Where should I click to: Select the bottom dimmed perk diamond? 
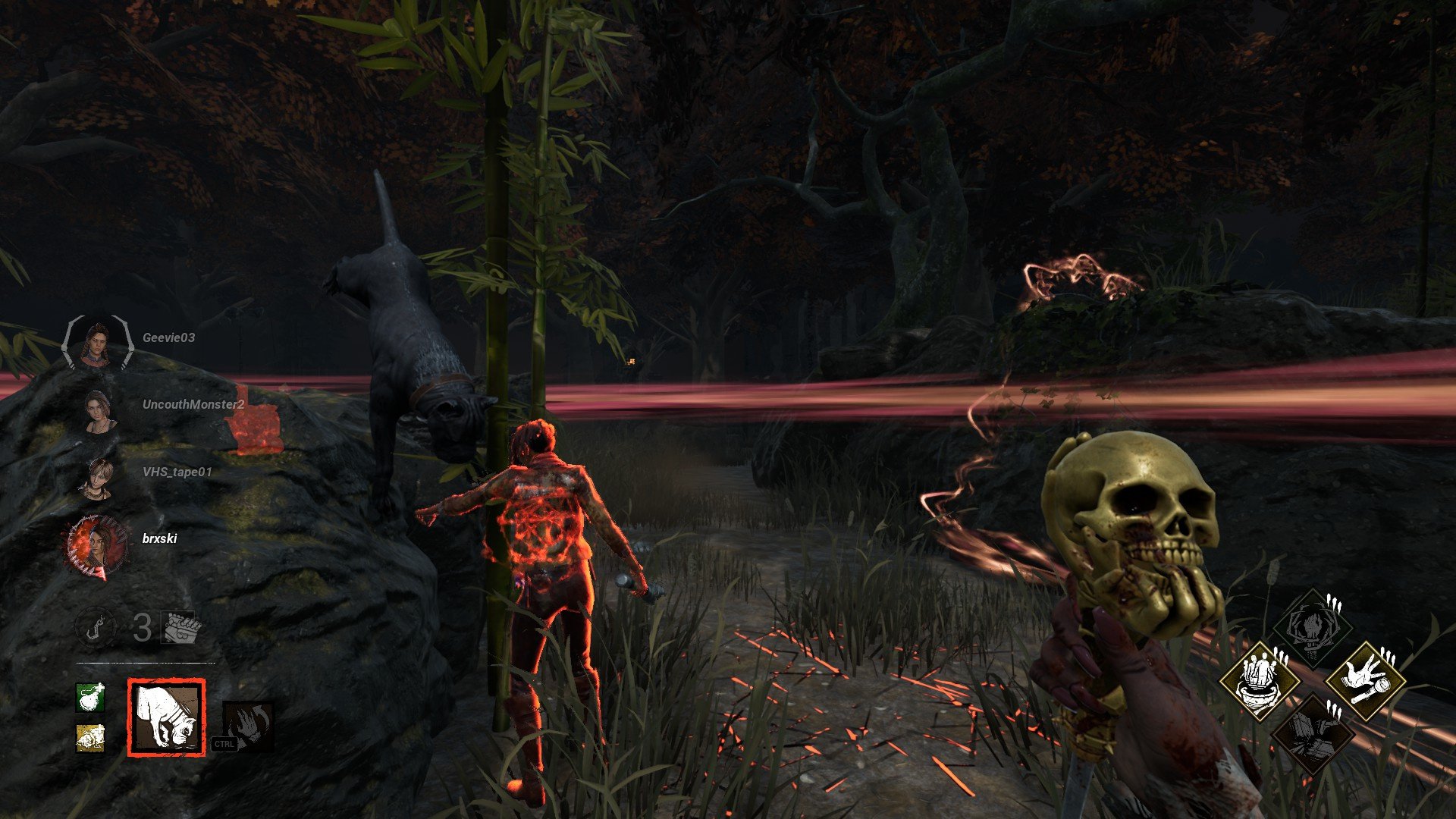pyautogui.click(x=1313, y=732)
